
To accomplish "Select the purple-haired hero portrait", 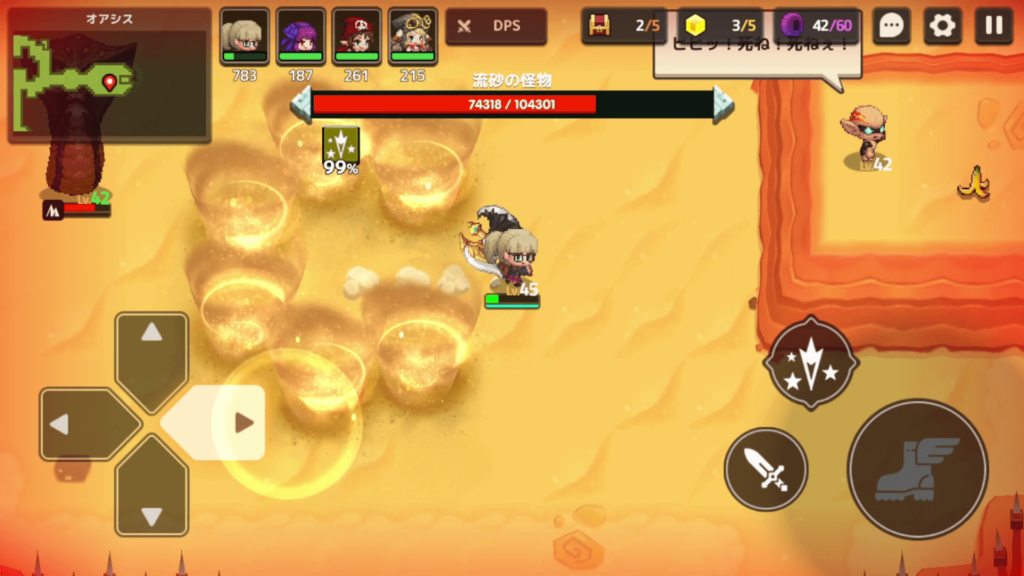I will tap(300, 36).
